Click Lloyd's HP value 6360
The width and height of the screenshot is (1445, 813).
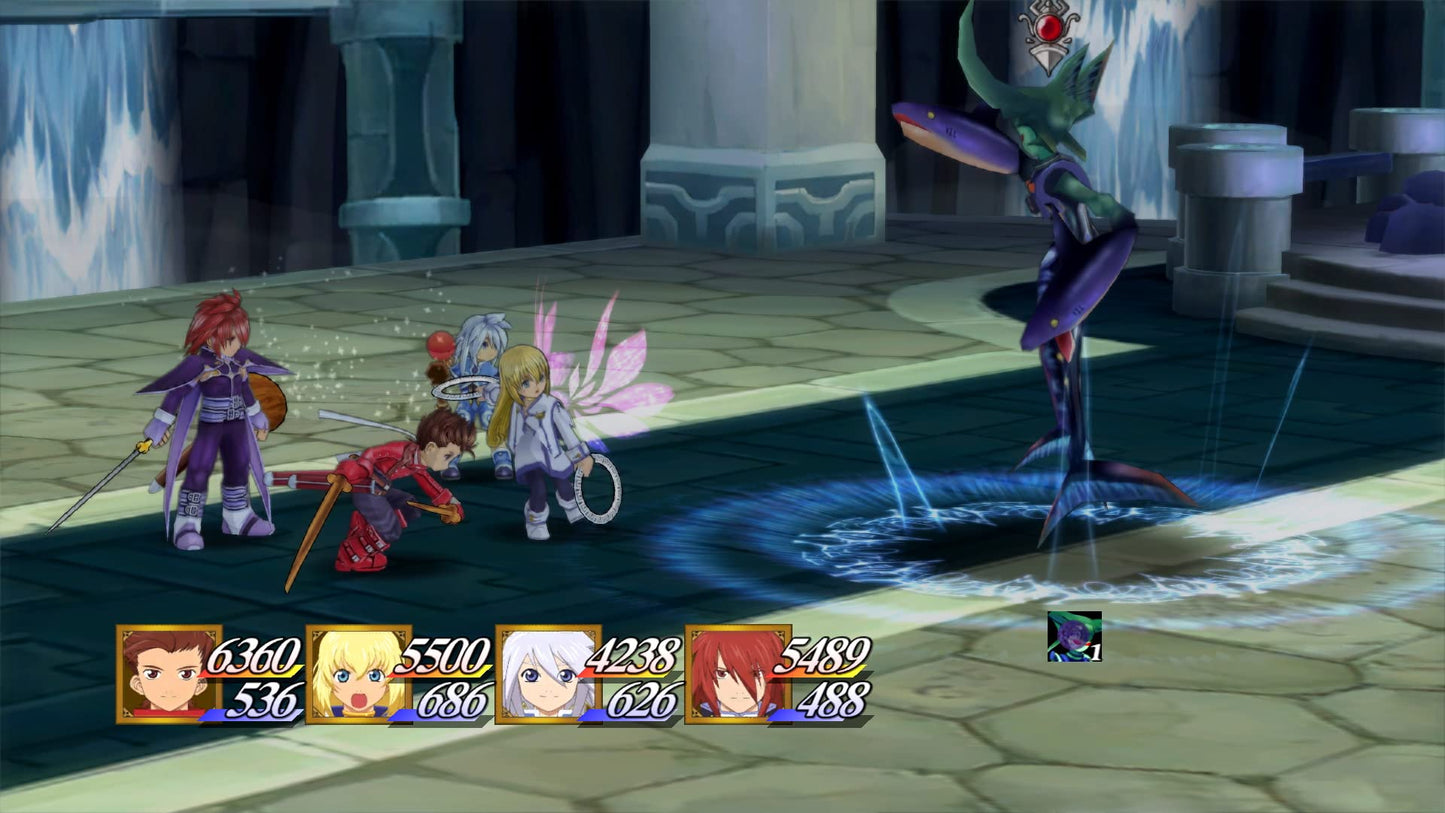coord(253,659)
